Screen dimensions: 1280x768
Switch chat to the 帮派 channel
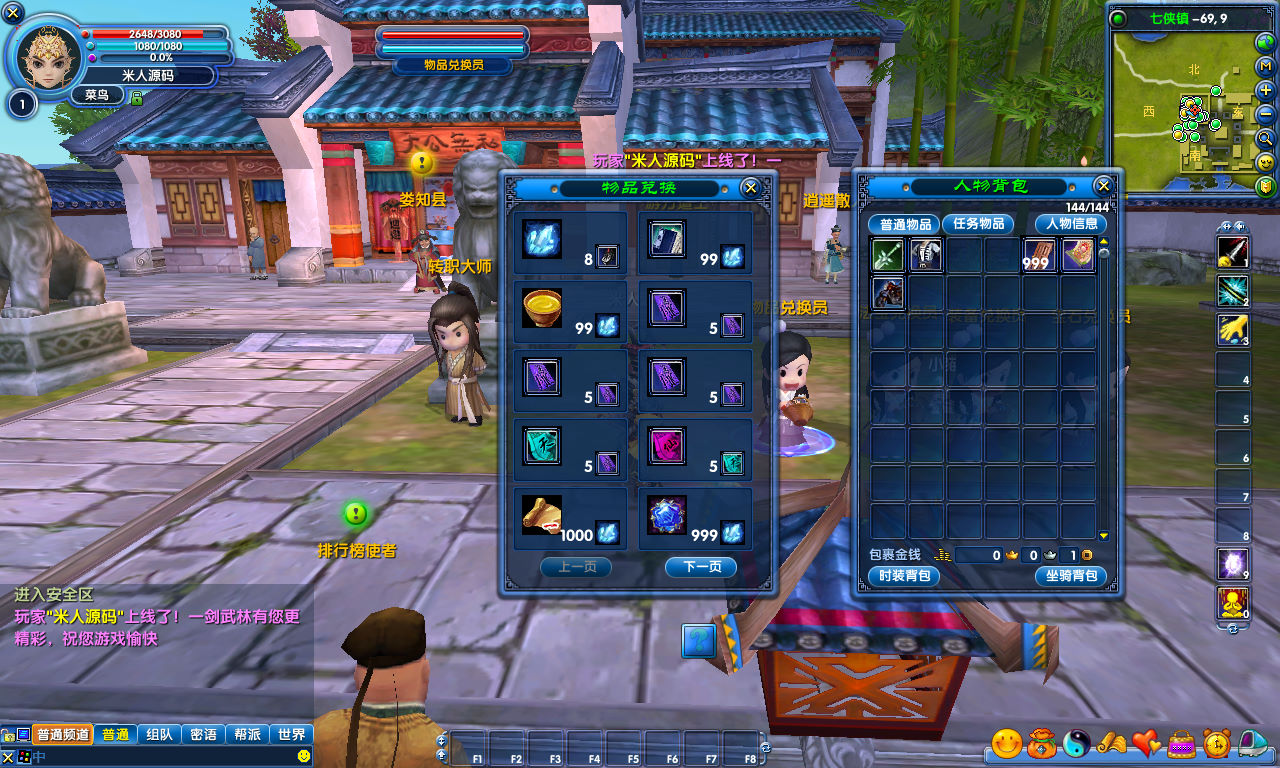click(x=248, y=734)
